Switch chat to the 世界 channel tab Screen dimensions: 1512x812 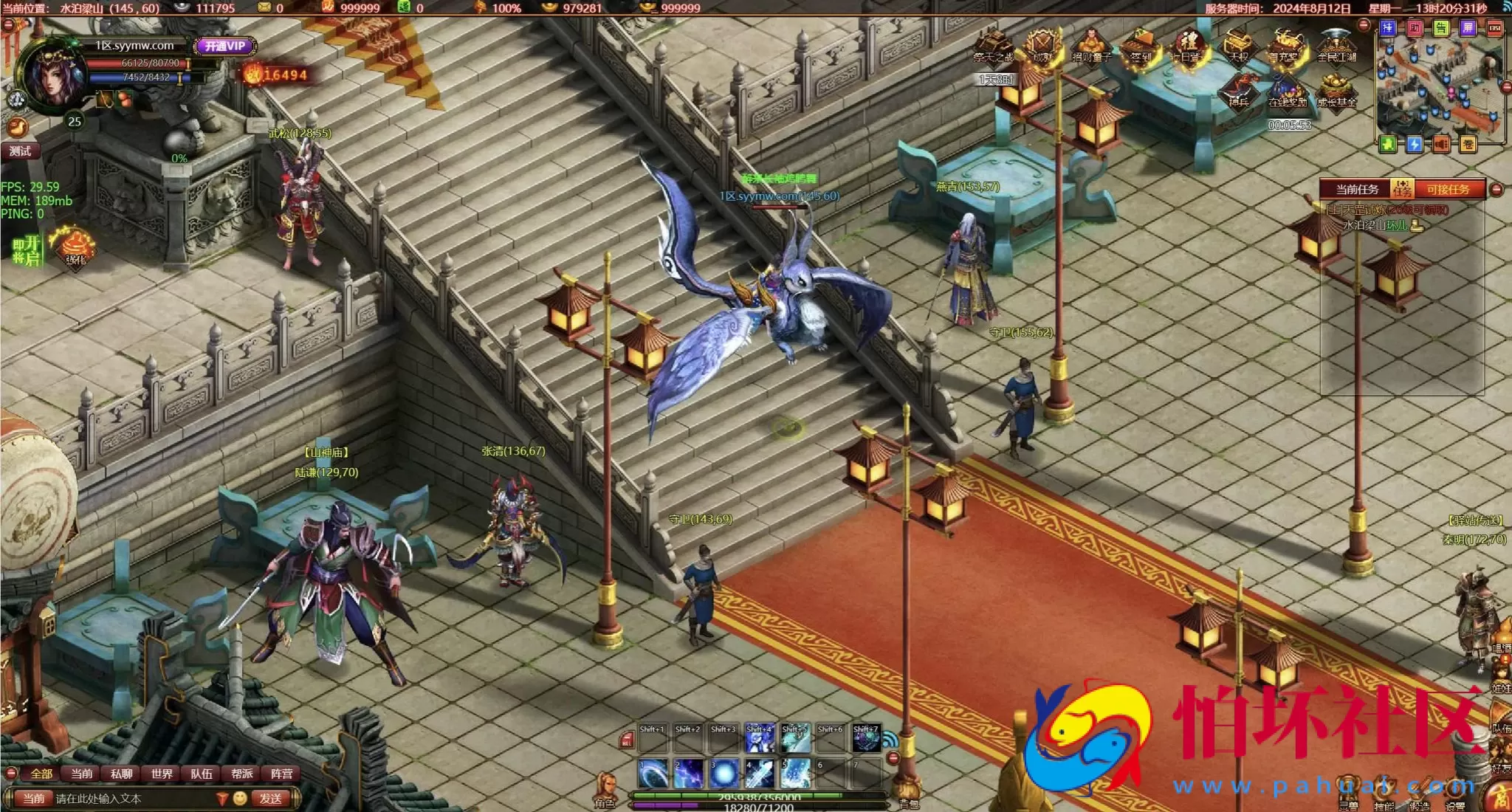(162, 774)
